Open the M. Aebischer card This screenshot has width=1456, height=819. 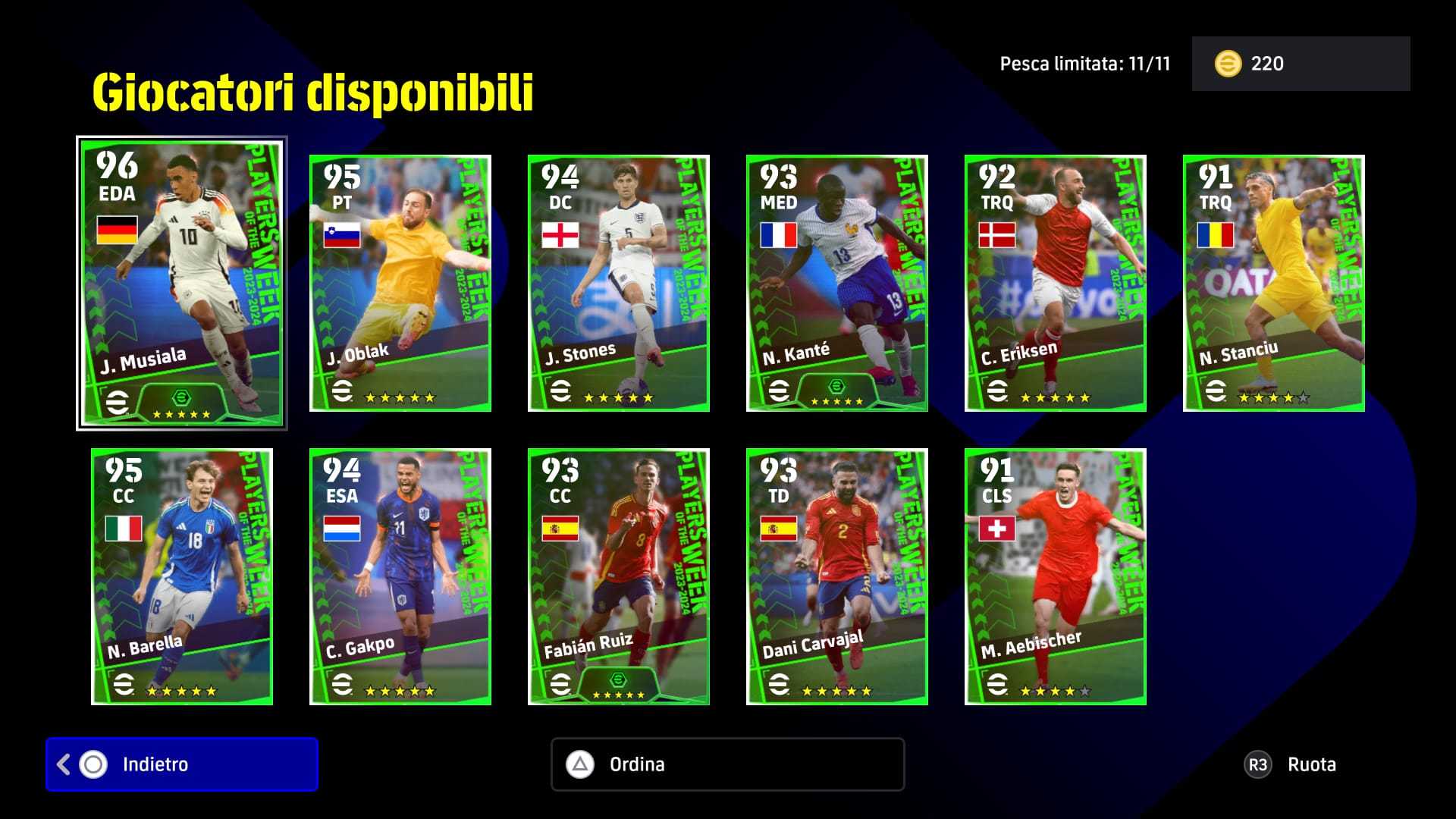tap(1056, 576)
